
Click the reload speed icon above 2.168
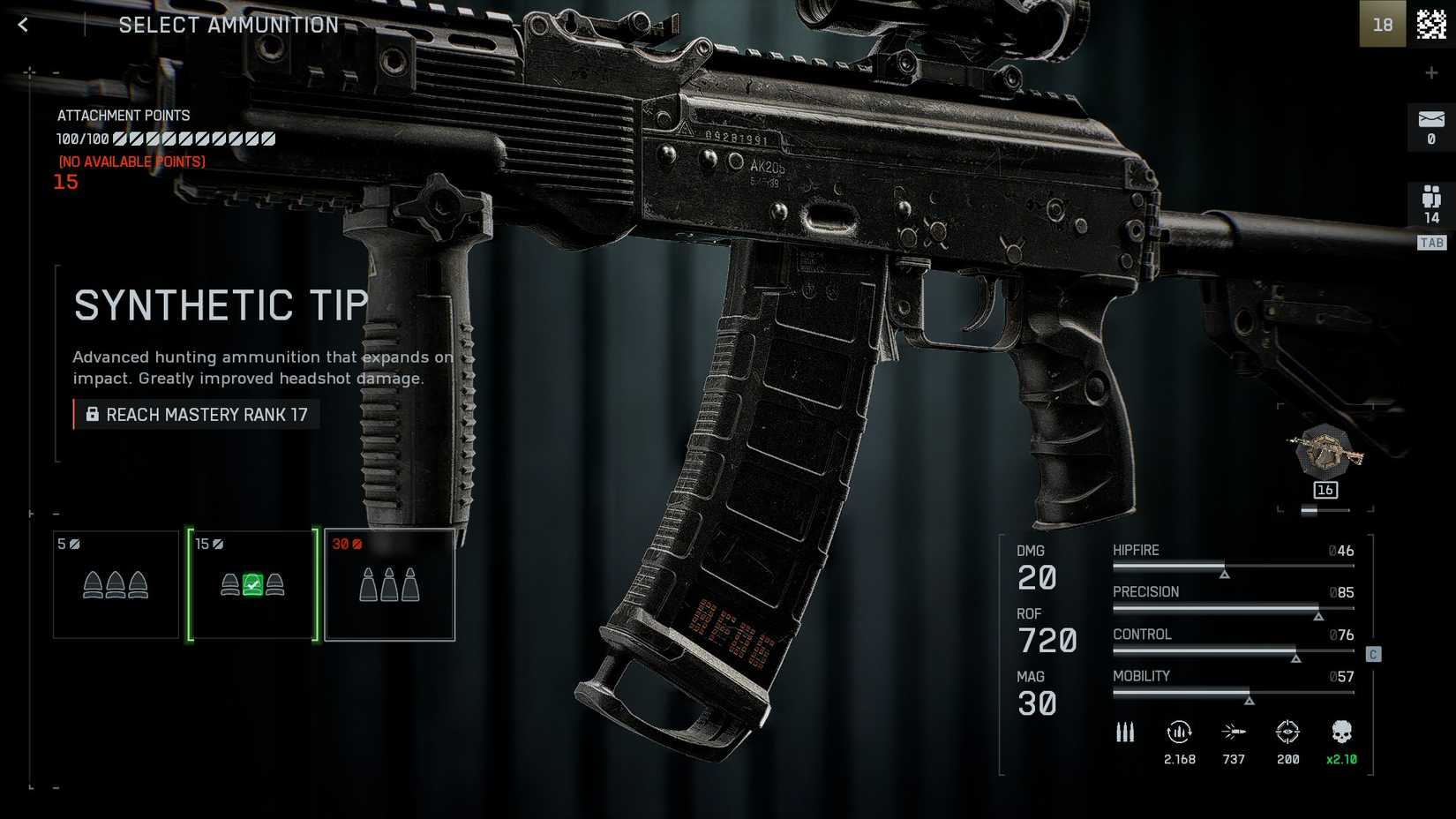pyautogui.click(x=1181, y=732)
